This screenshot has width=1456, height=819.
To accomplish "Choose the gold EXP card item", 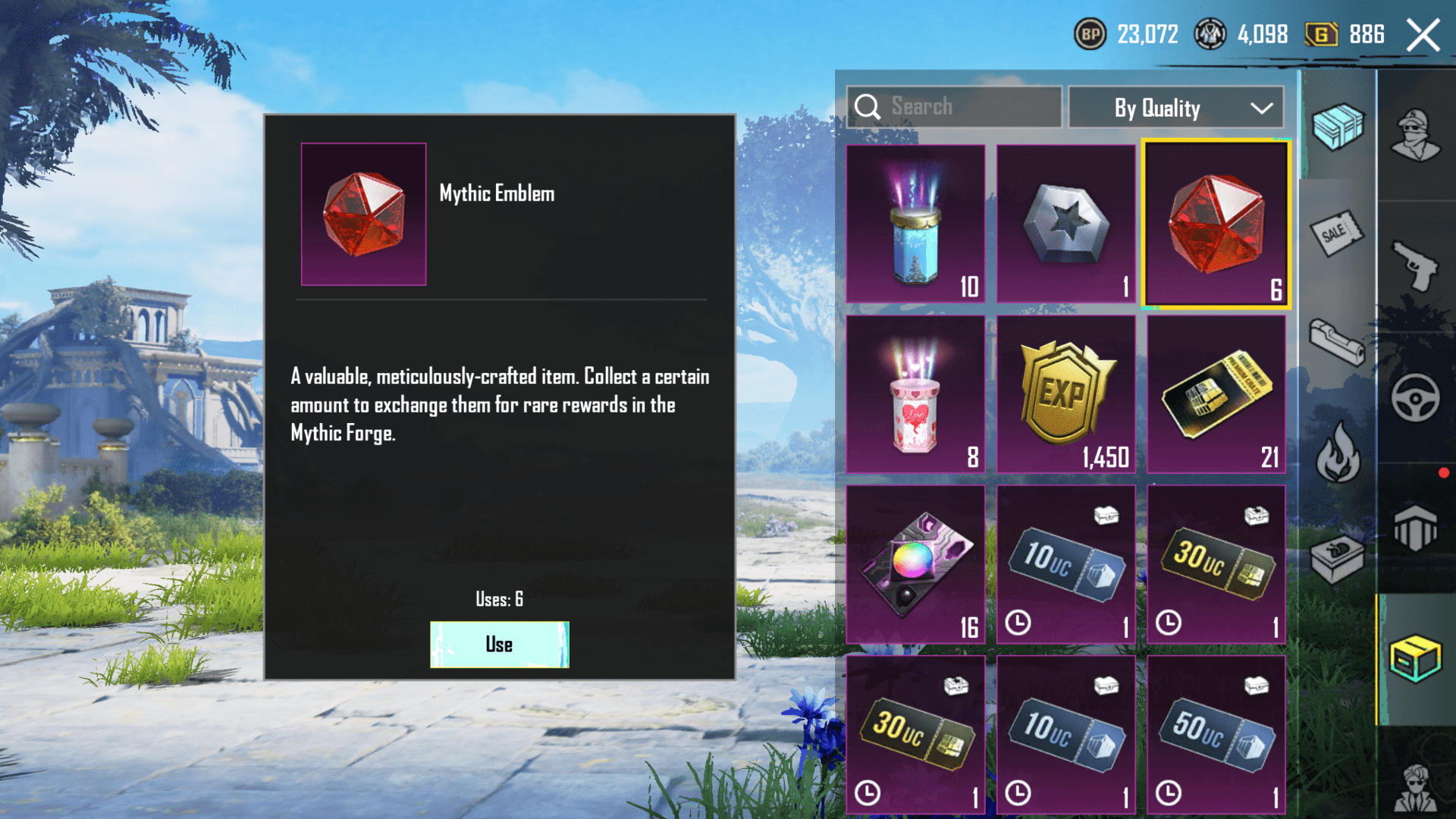I will point(1065,395).
